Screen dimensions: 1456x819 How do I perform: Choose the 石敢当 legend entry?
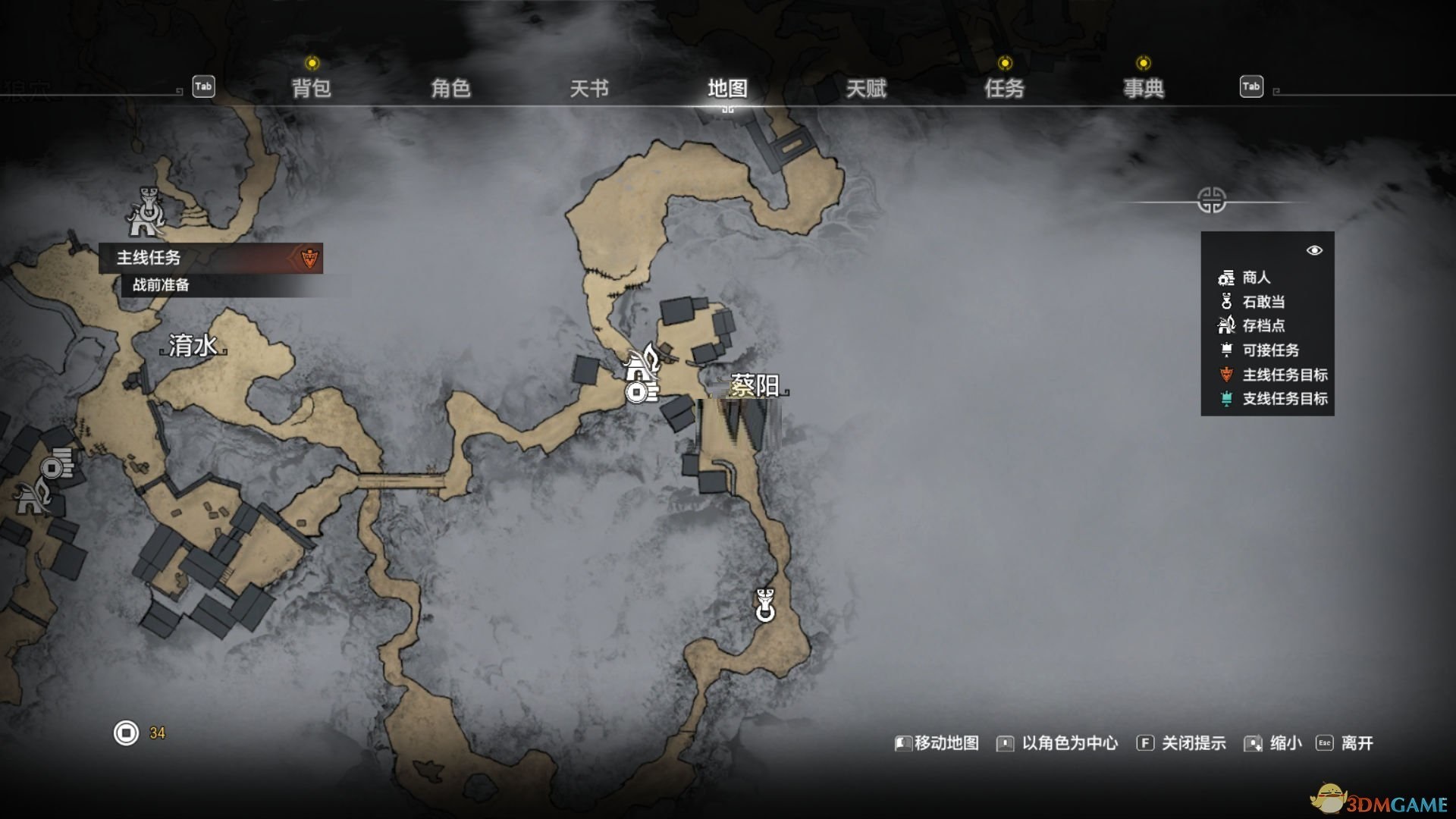pyautogui.click(x=1263, y=302)
